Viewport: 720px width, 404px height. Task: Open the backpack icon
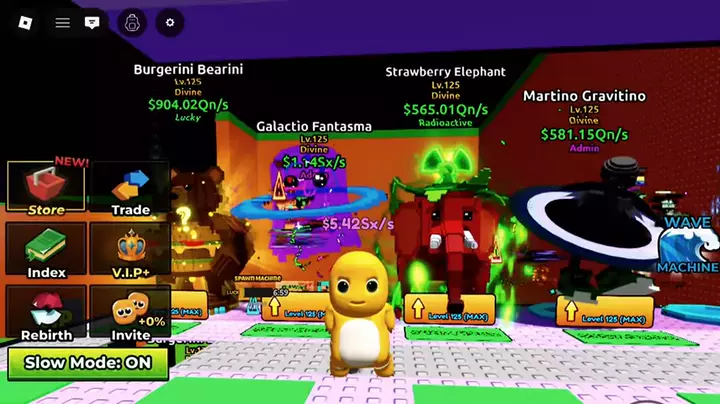coord(132,22)
